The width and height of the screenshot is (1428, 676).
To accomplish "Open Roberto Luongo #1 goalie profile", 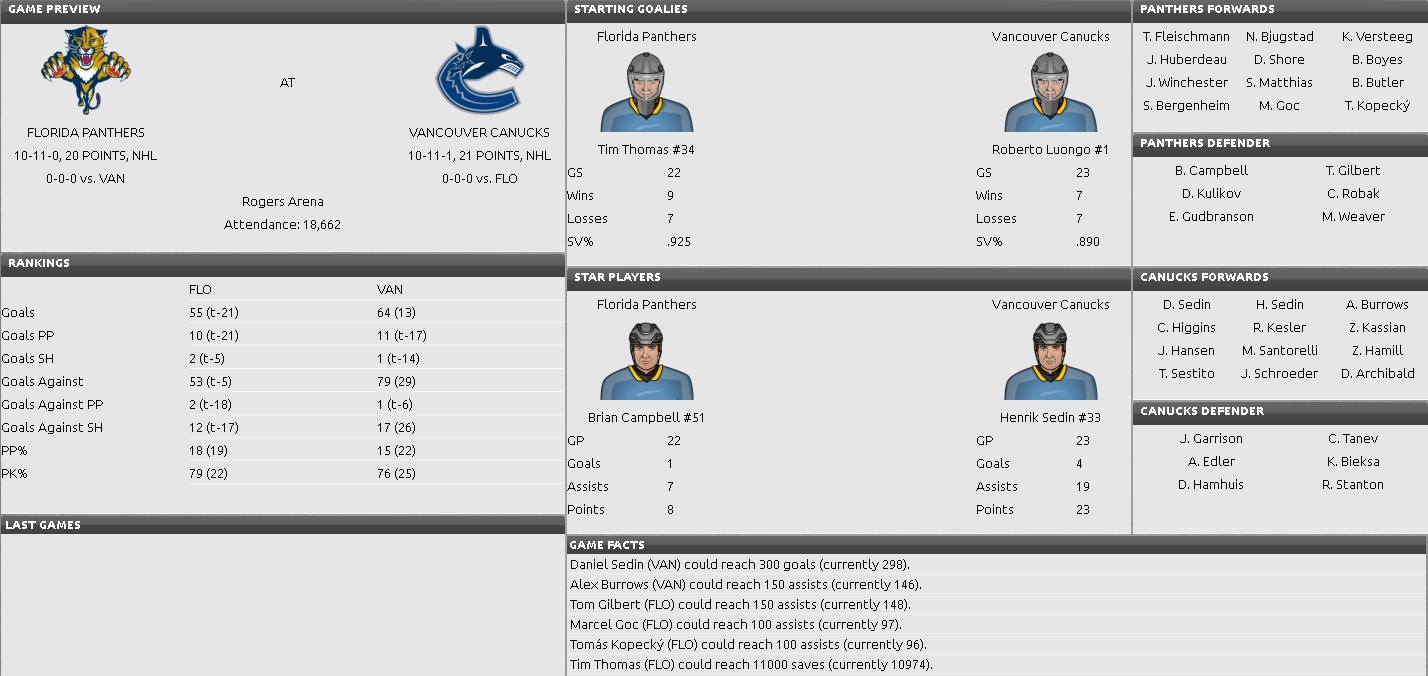I will 1050,150.
